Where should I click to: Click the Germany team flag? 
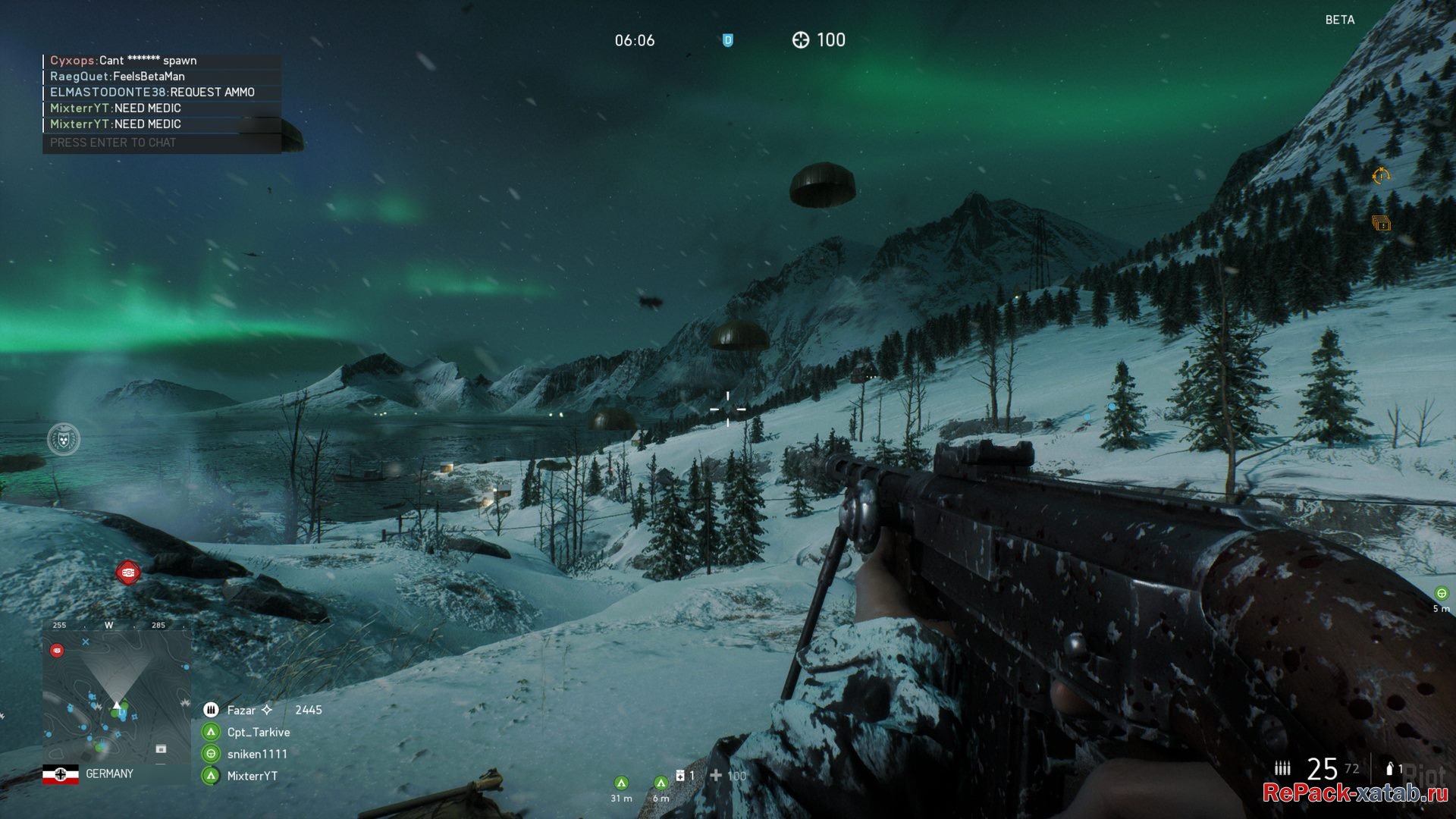pyautogui.click(x=61, y=774)
